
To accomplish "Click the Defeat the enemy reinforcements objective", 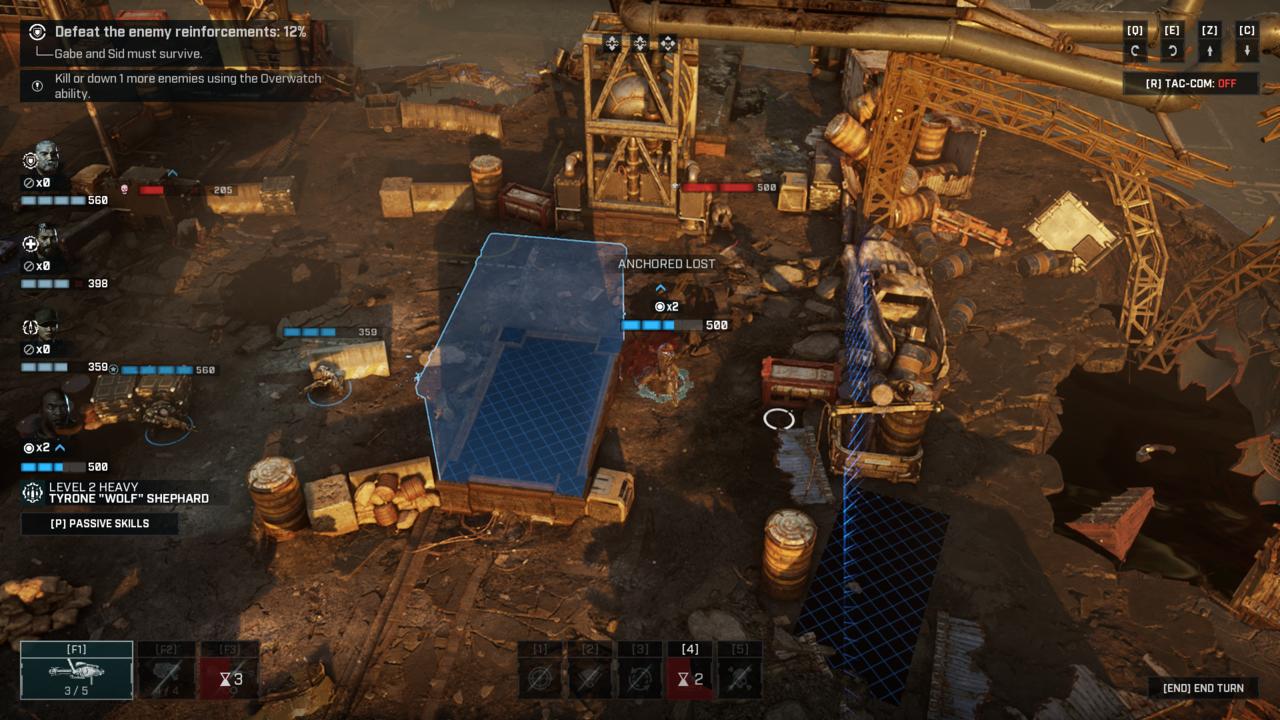I will point(180,32).
